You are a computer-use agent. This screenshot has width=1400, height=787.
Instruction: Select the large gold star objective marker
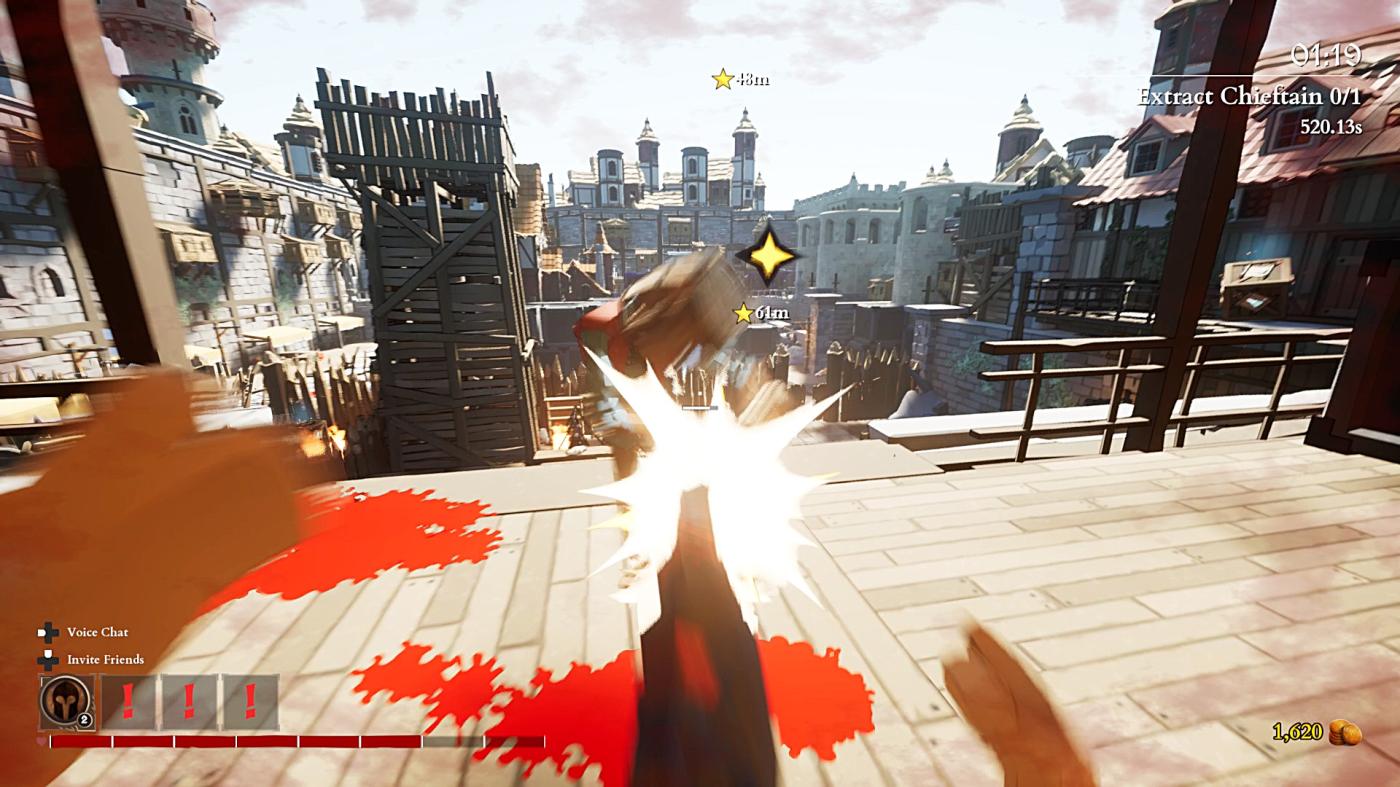pos(768,255)
